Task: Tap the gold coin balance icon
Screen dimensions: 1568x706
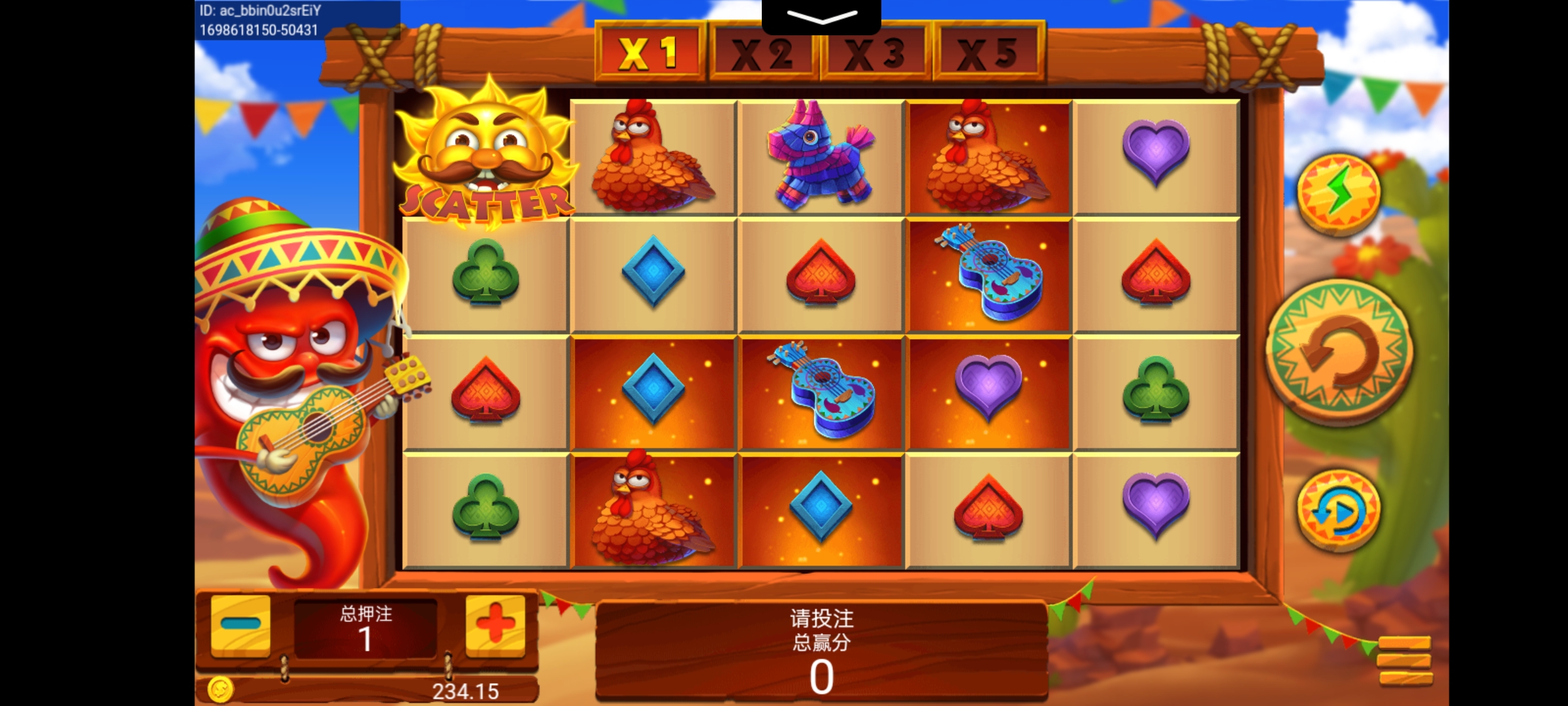Action: [220, 690]
